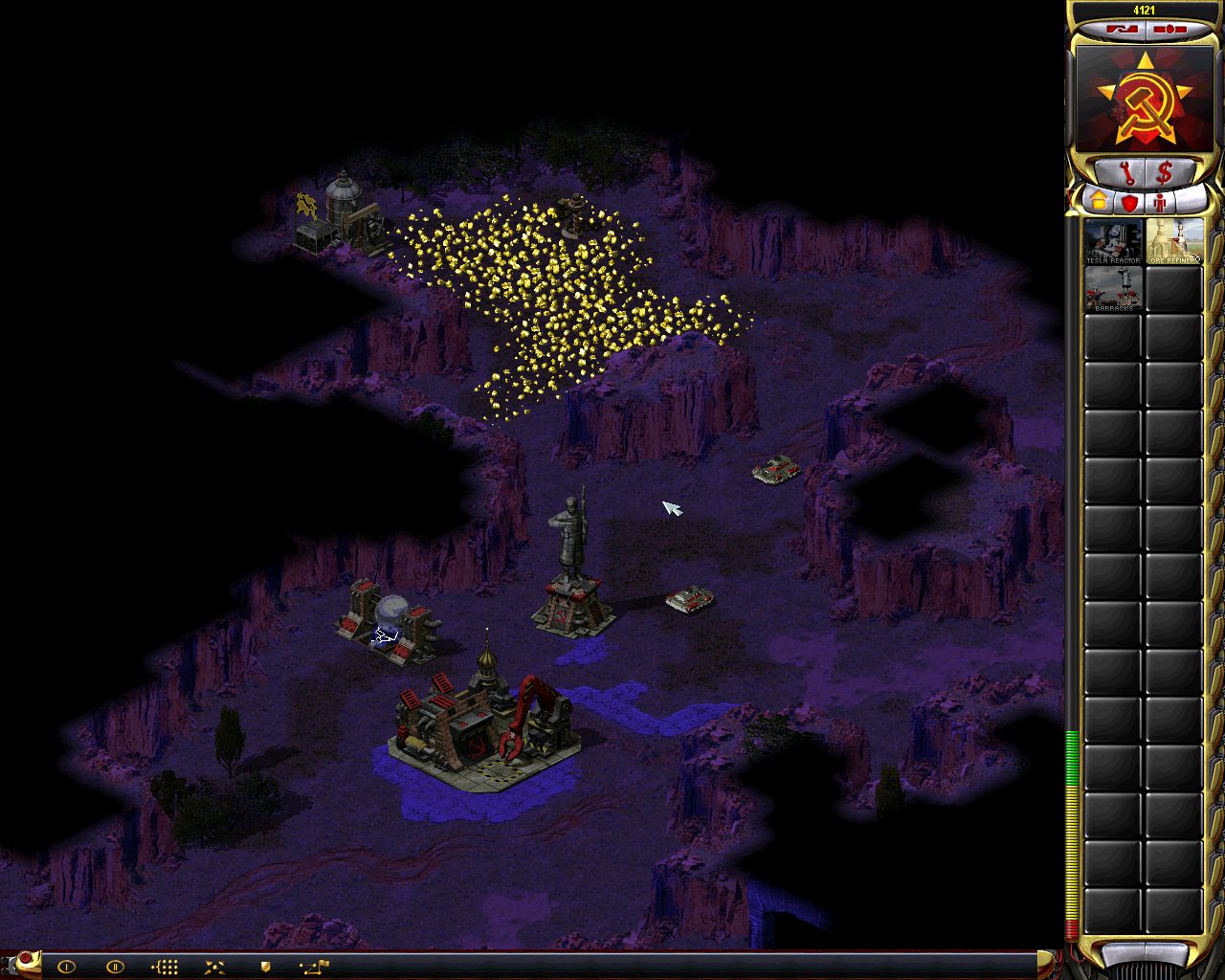1225x980 pixels.
Task: Click the radar screen with Soviet emblem
Action: [x=1145, y=99]
